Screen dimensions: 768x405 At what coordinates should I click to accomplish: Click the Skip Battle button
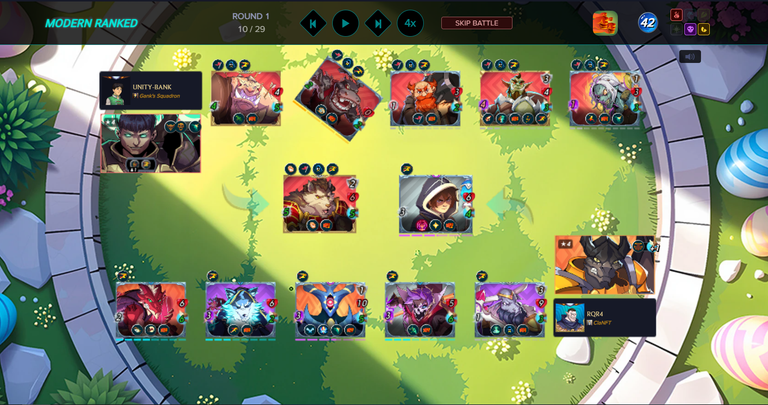click(477, 23)
